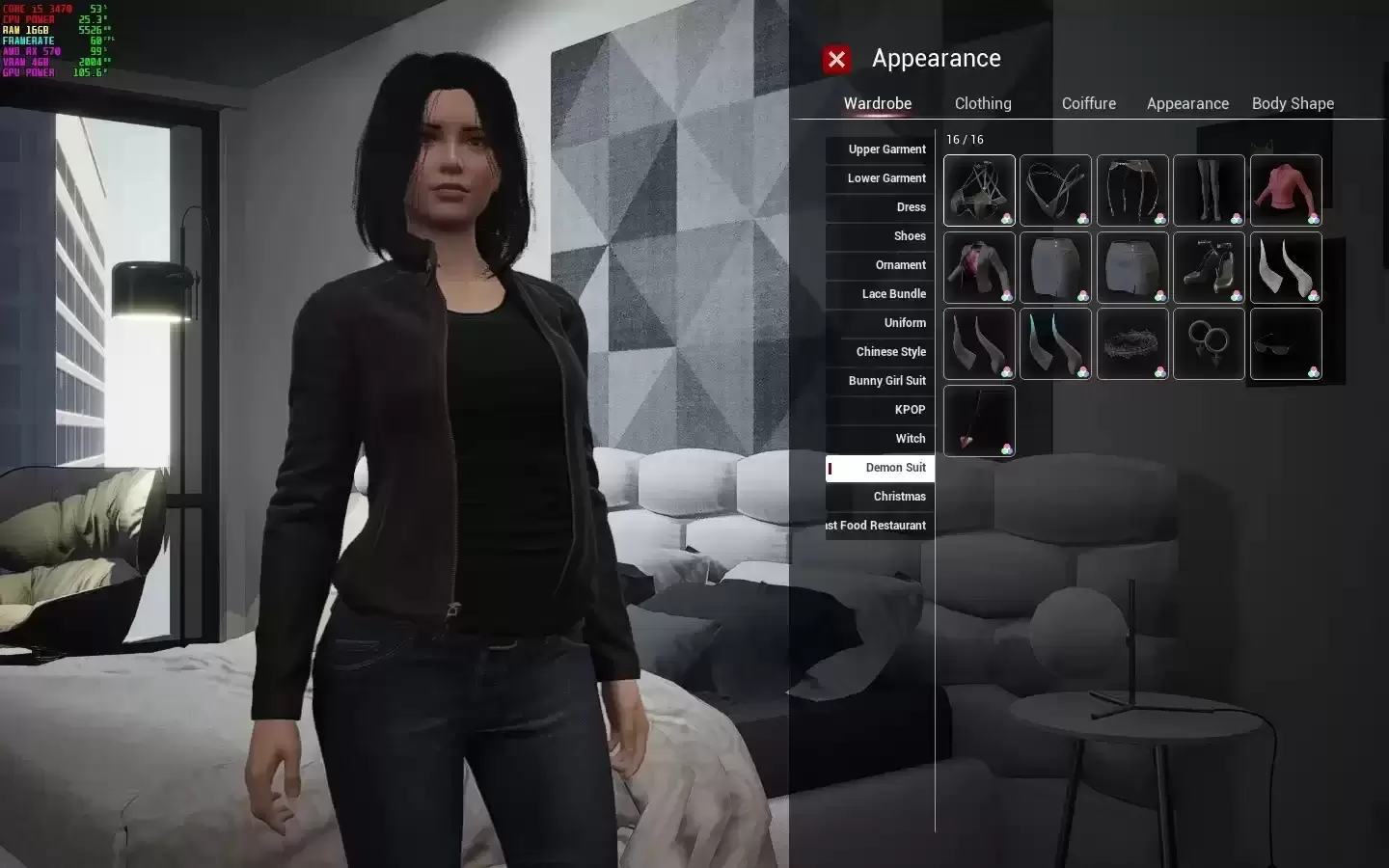The height and width of the screenshot is (868, 1389).
Task: Choose the Lower Garment category
Action: [x=881, y=178]
